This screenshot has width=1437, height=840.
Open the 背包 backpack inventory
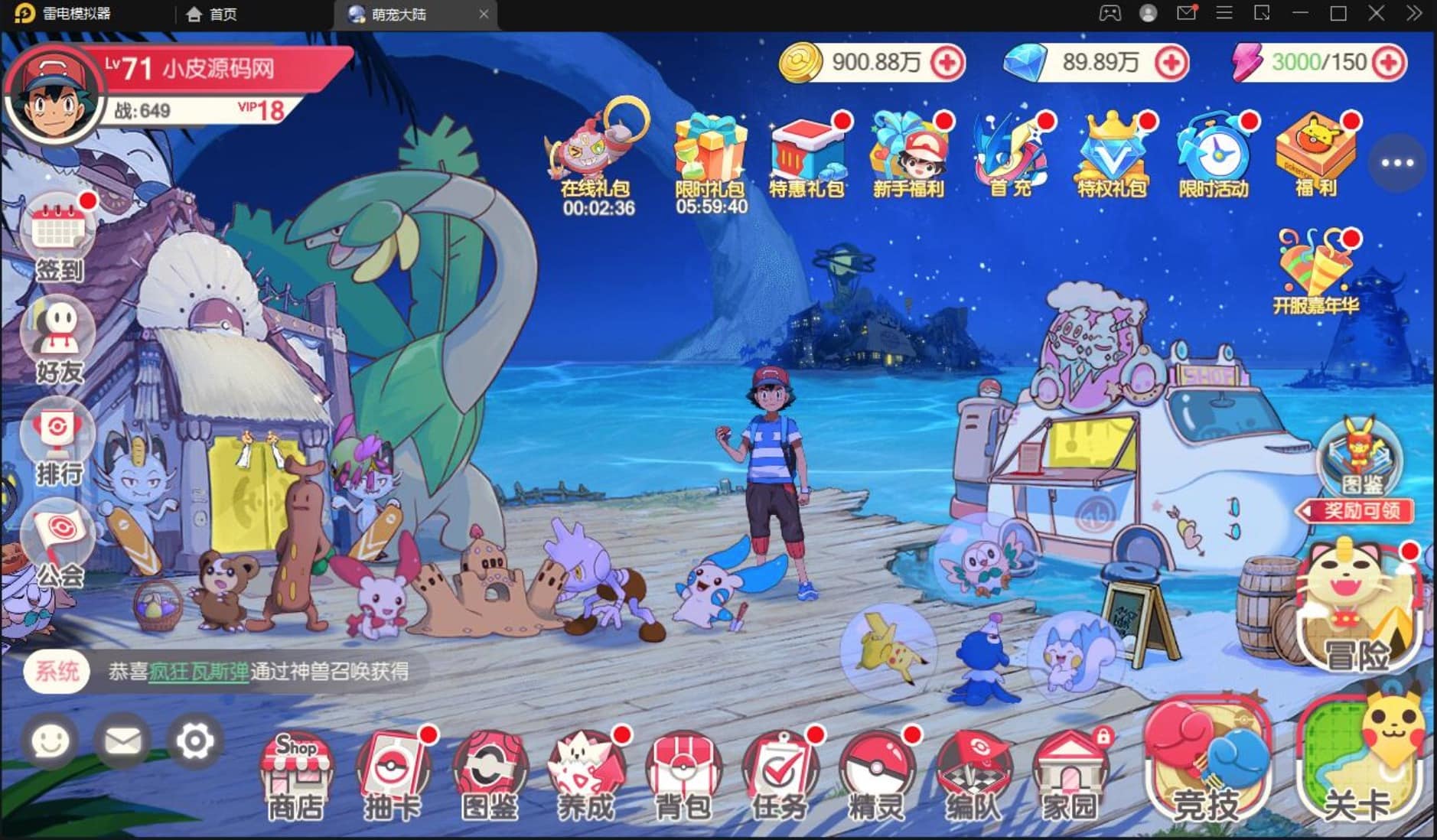[x=683, y=775]
